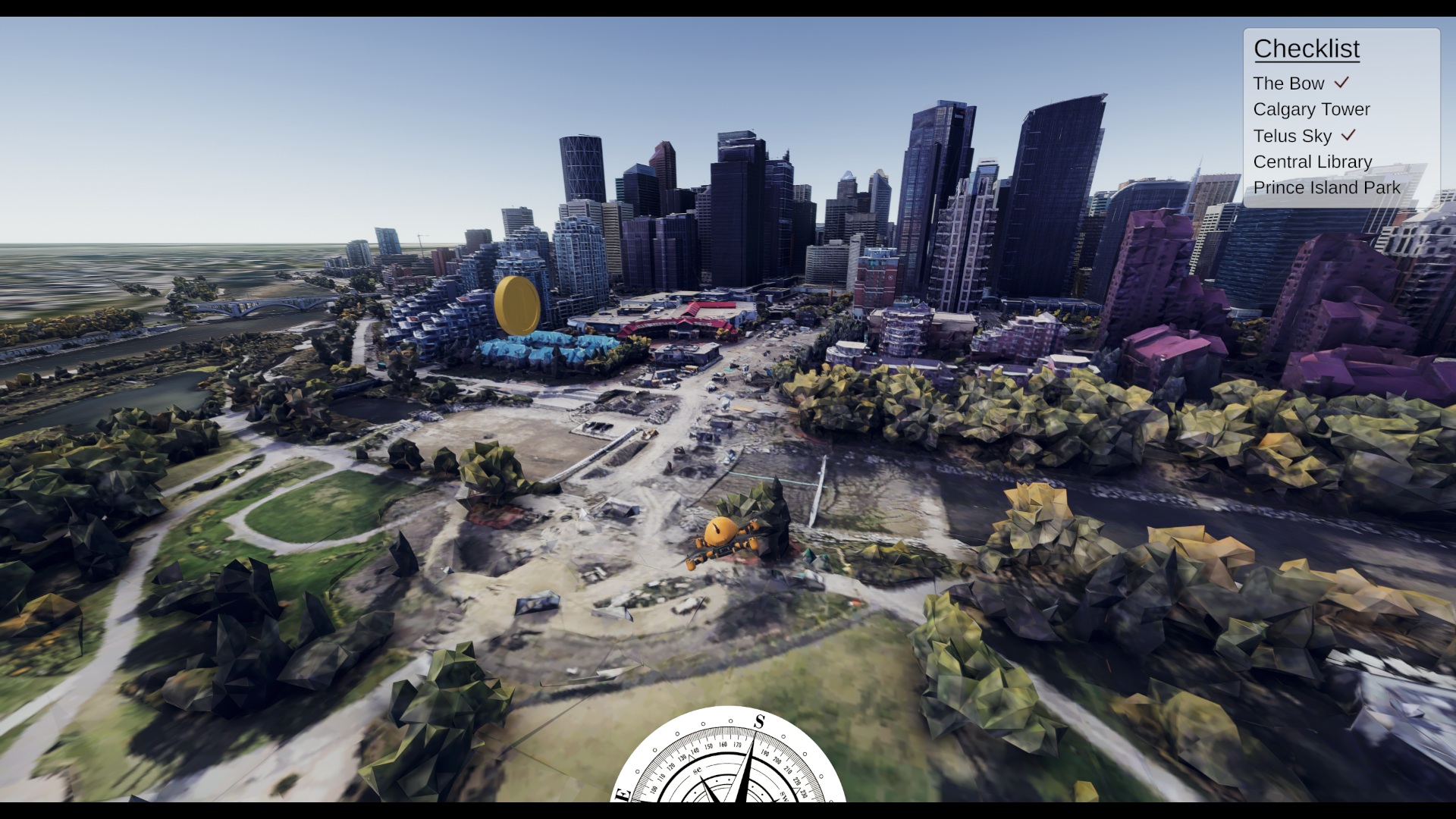Select The Bow checklist entry
Viewport: 1456px width, 819px height.
[1288, 83]
